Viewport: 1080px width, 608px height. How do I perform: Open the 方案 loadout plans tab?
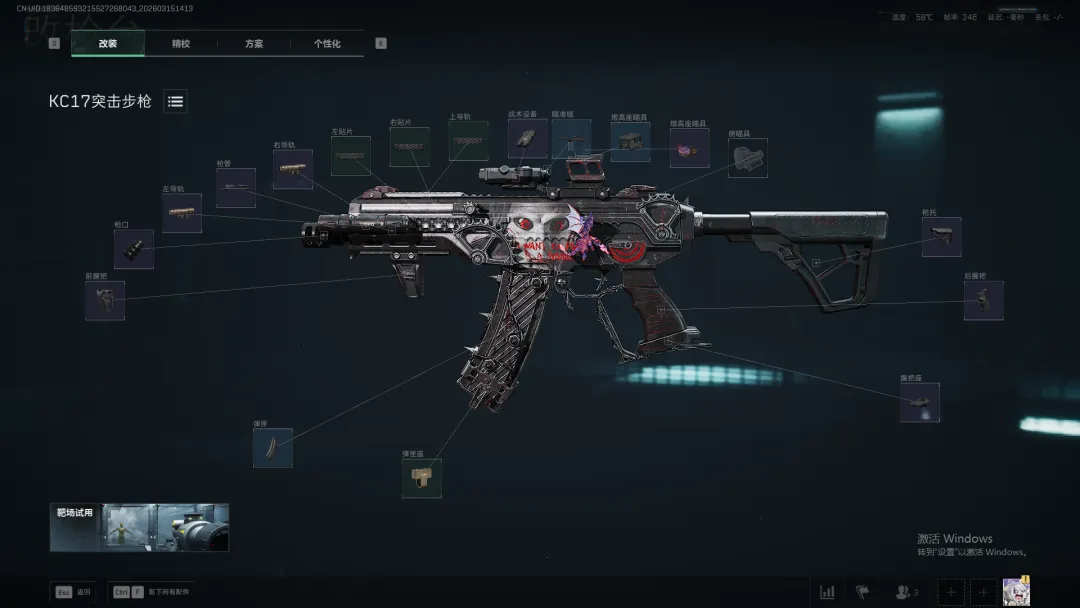[254, 44]
